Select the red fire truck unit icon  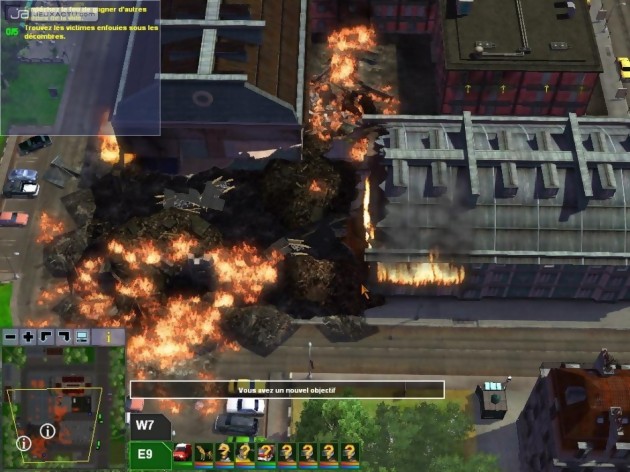coord(183,452)
